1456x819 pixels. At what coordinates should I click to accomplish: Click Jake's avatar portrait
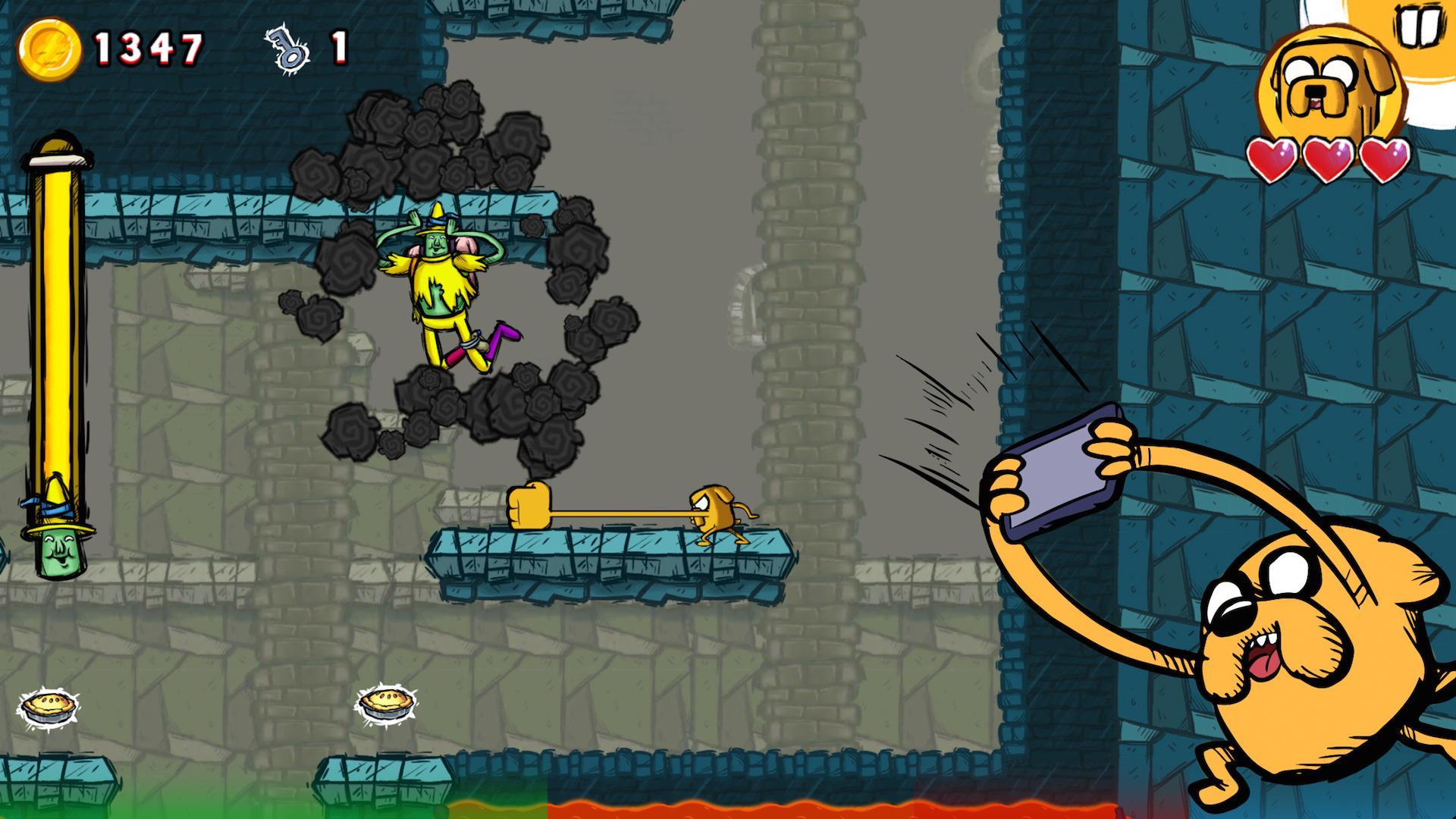click(1332, 80)
